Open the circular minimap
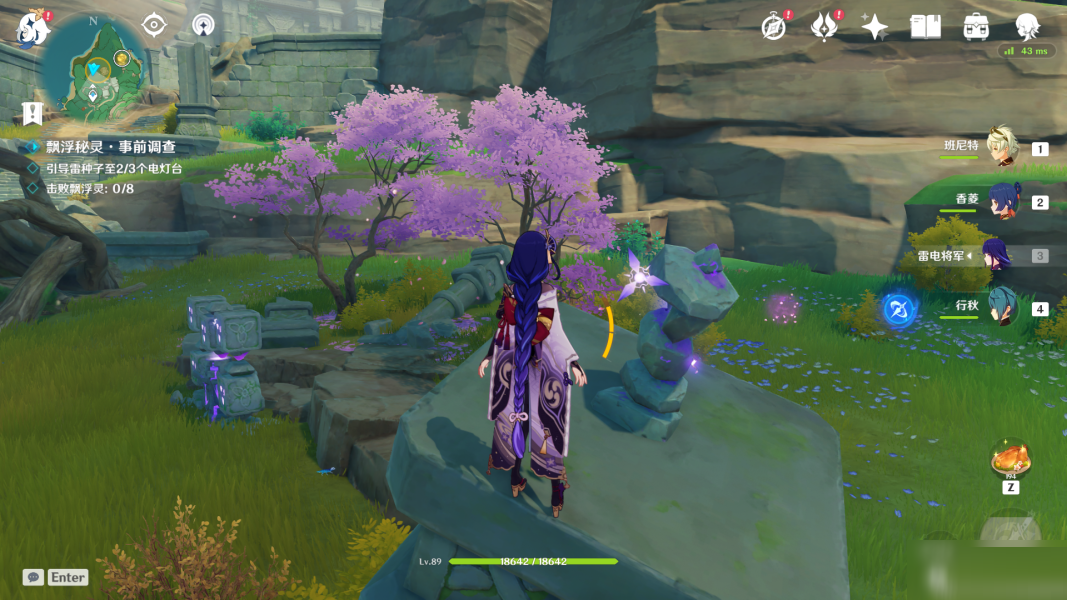The image size is (1067, 600). pyautogui.click(x=95, y=68)
